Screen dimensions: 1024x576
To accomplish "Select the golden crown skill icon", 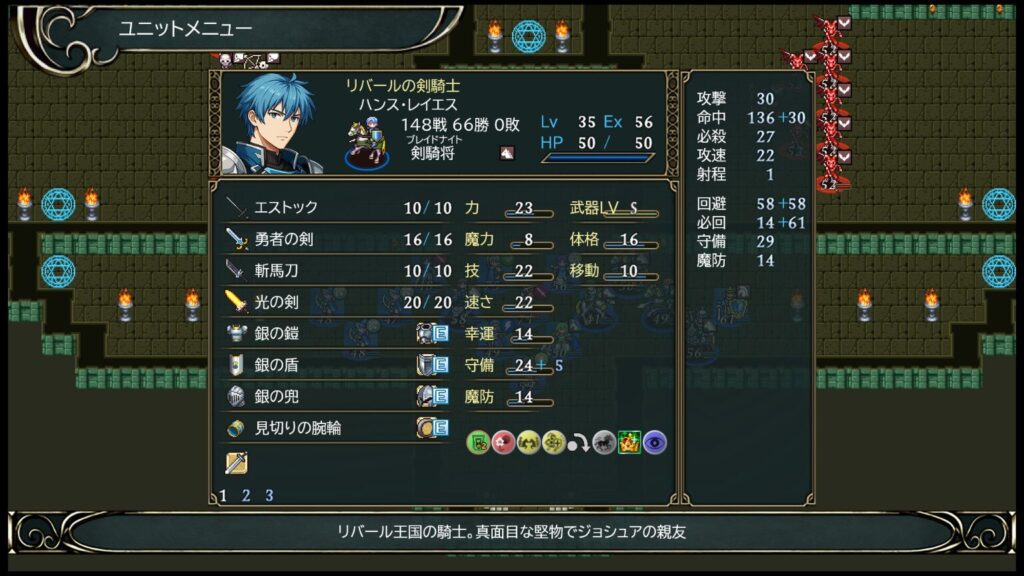I will pos(629,442).
